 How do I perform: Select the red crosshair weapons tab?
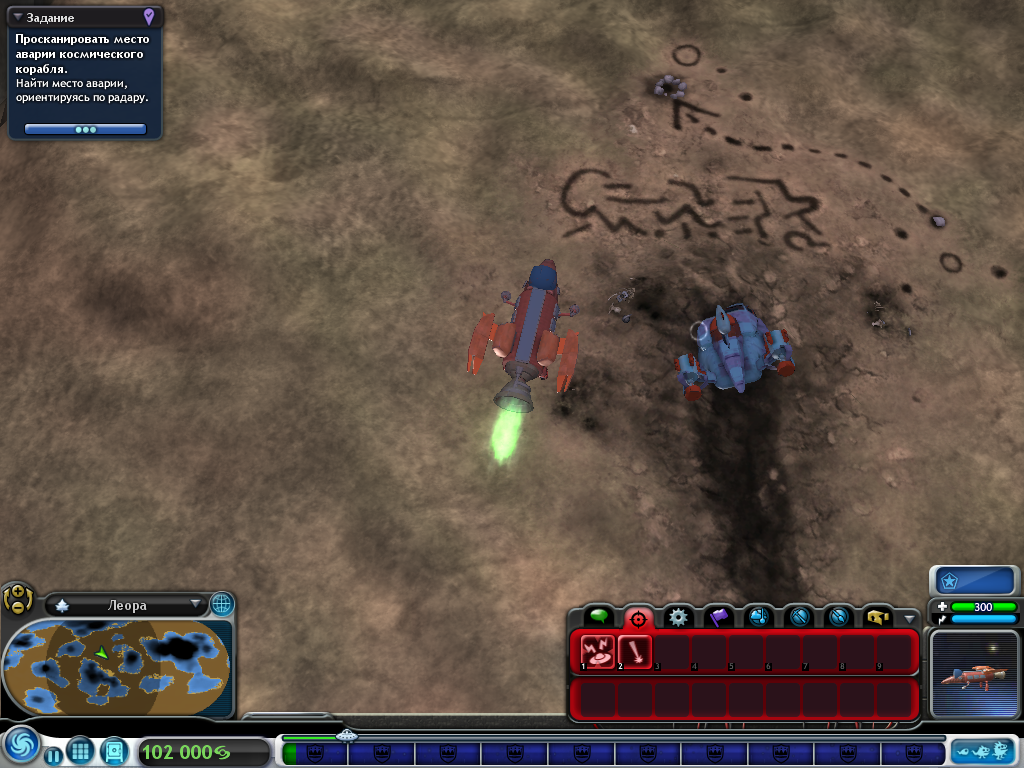(638, 618)
